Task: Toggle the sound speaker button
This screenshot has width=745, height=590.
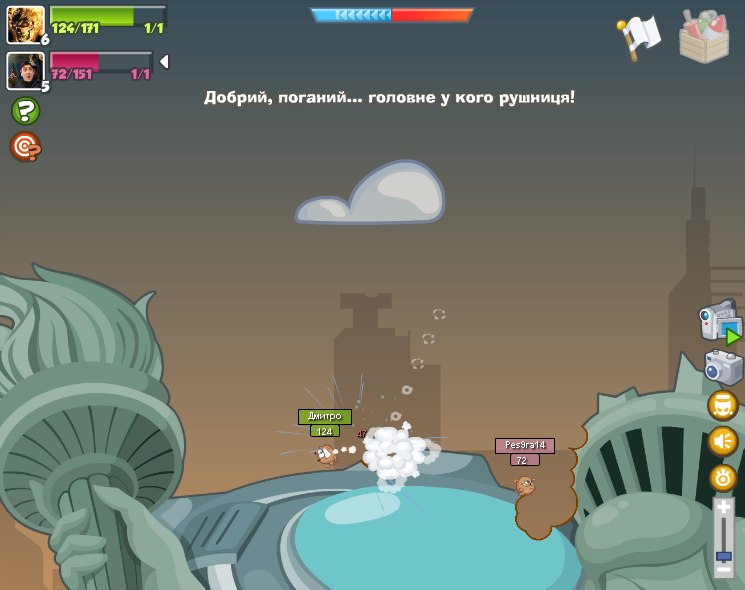Action: coord(722,441)
